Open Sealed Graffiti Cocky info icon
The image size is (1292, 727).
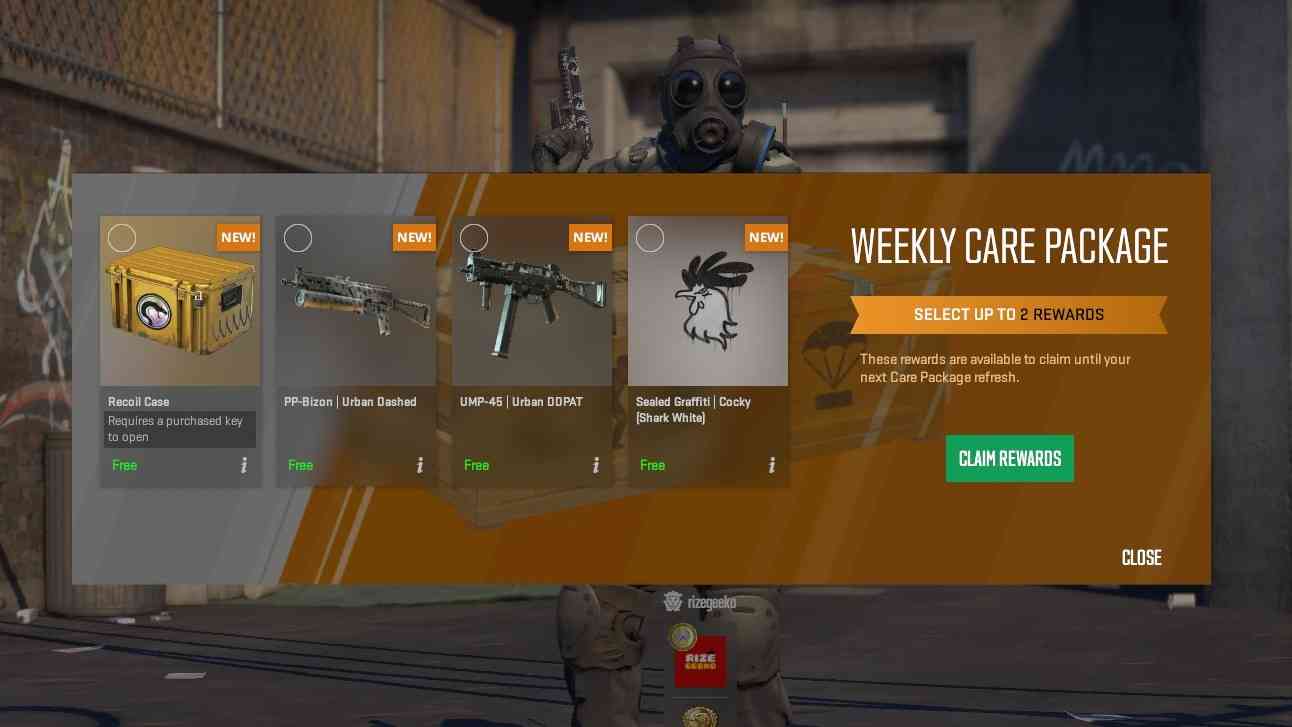tap(771, 465)
